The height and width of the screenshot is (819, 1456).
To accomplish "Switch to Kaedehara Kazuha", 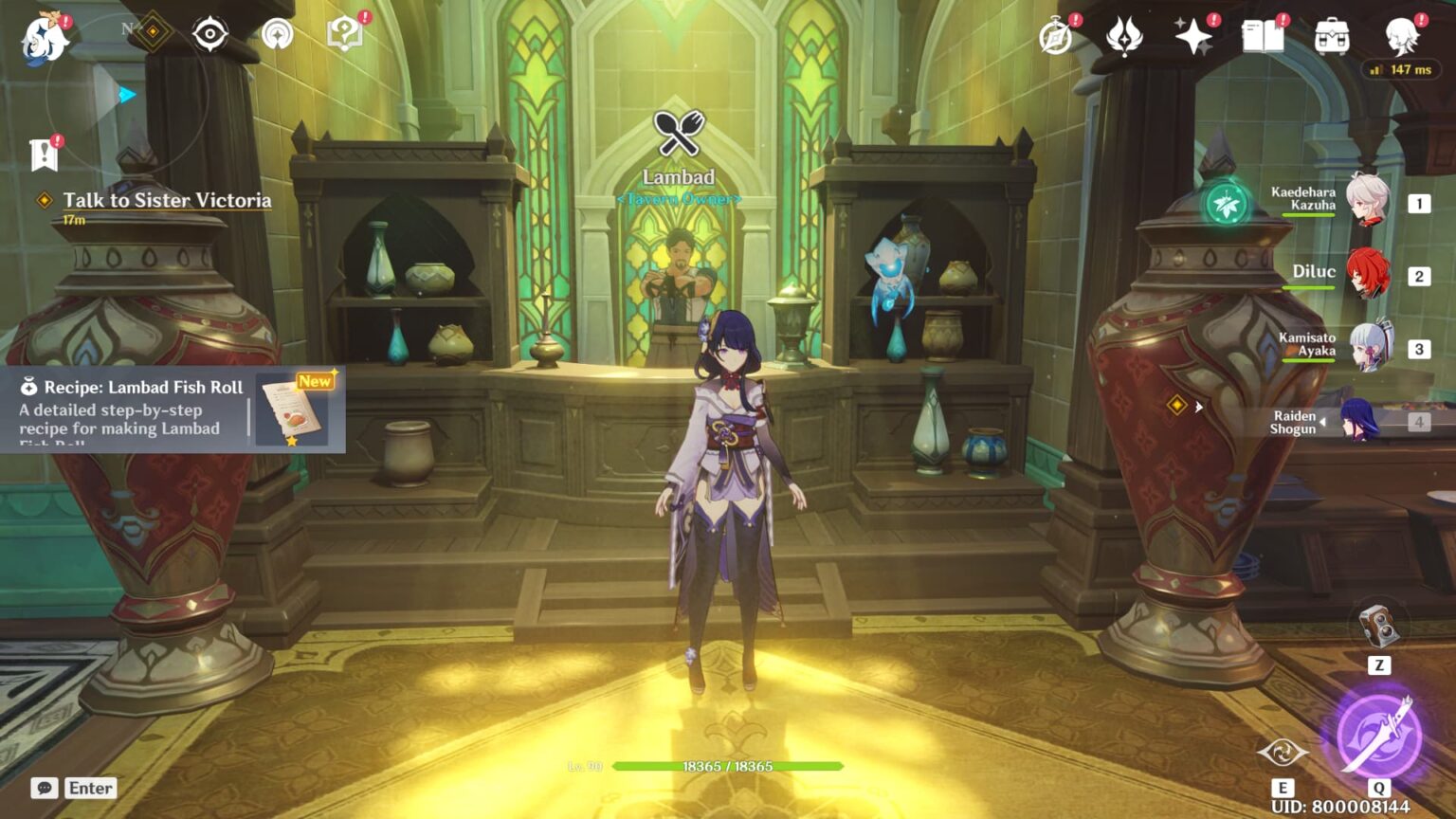I will click(x=1367, y=202).
